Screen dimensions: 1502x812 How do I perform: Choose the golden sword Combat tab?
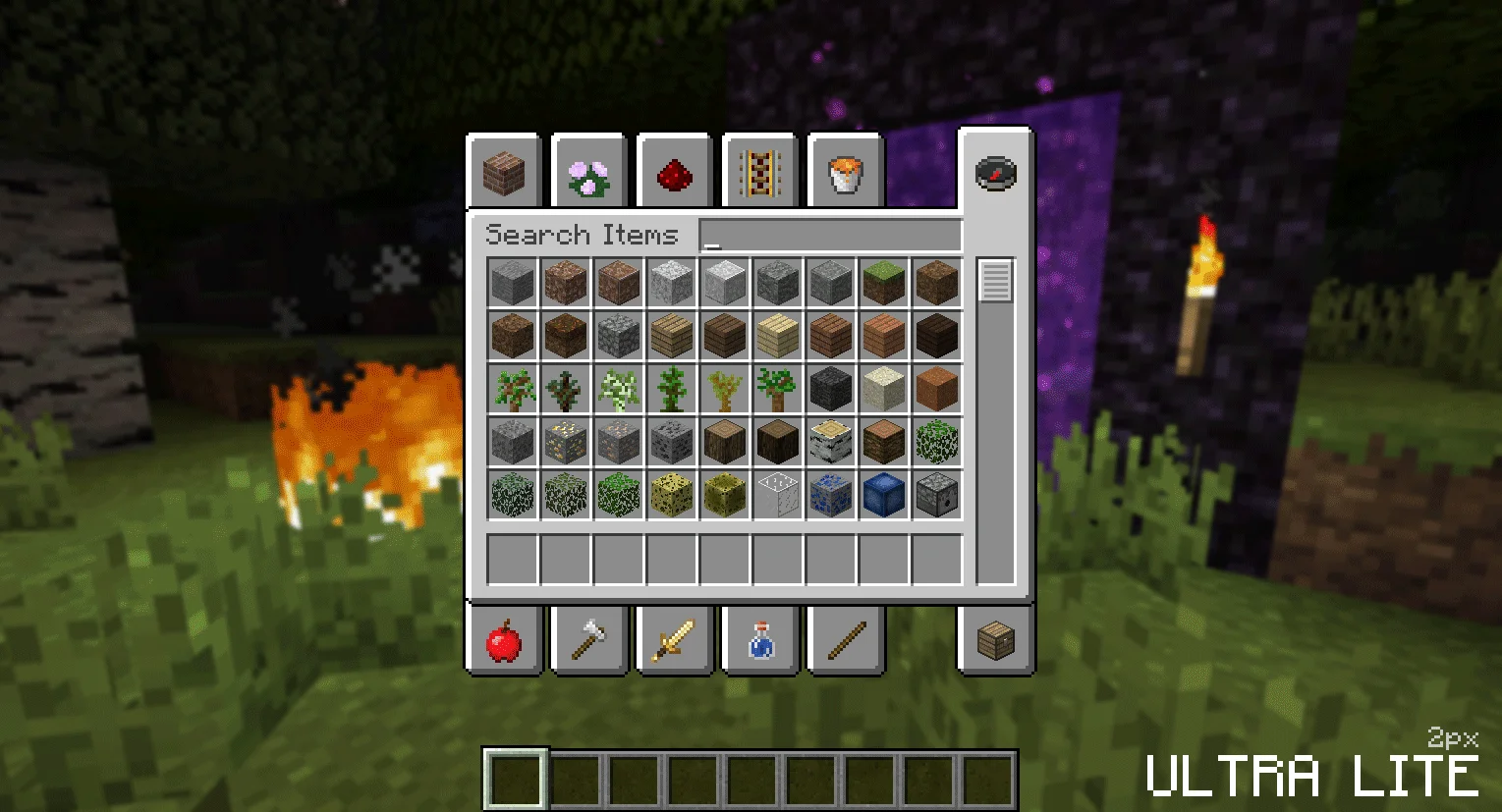675,642
